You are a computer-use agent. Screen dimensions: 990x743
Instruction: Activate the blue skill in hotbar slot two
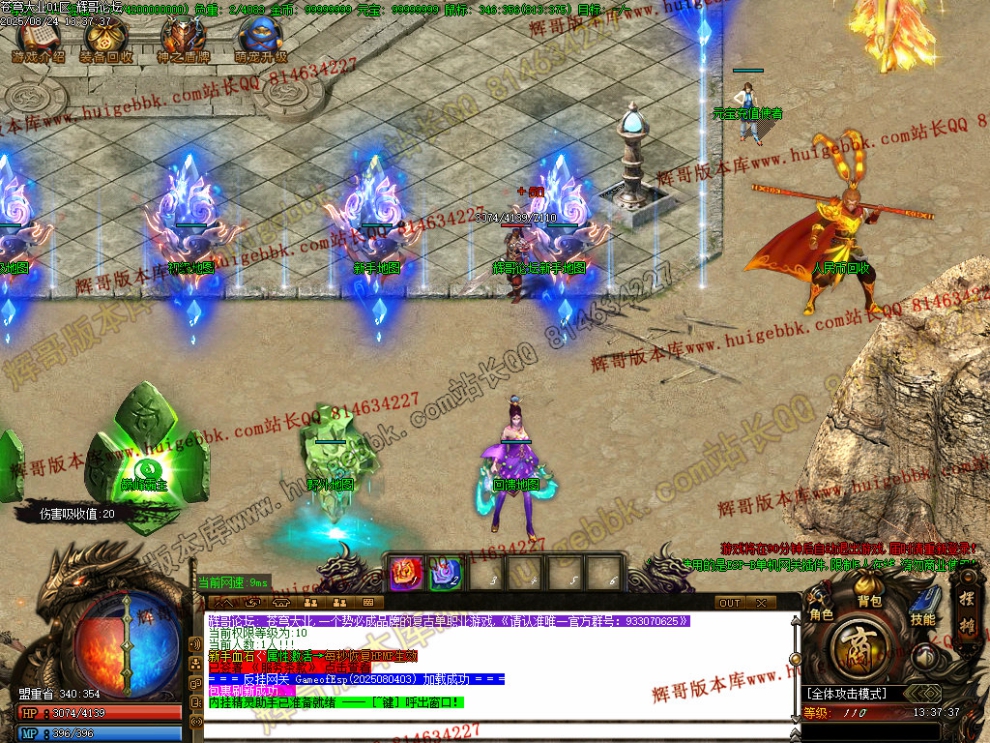tap(444, 573)
